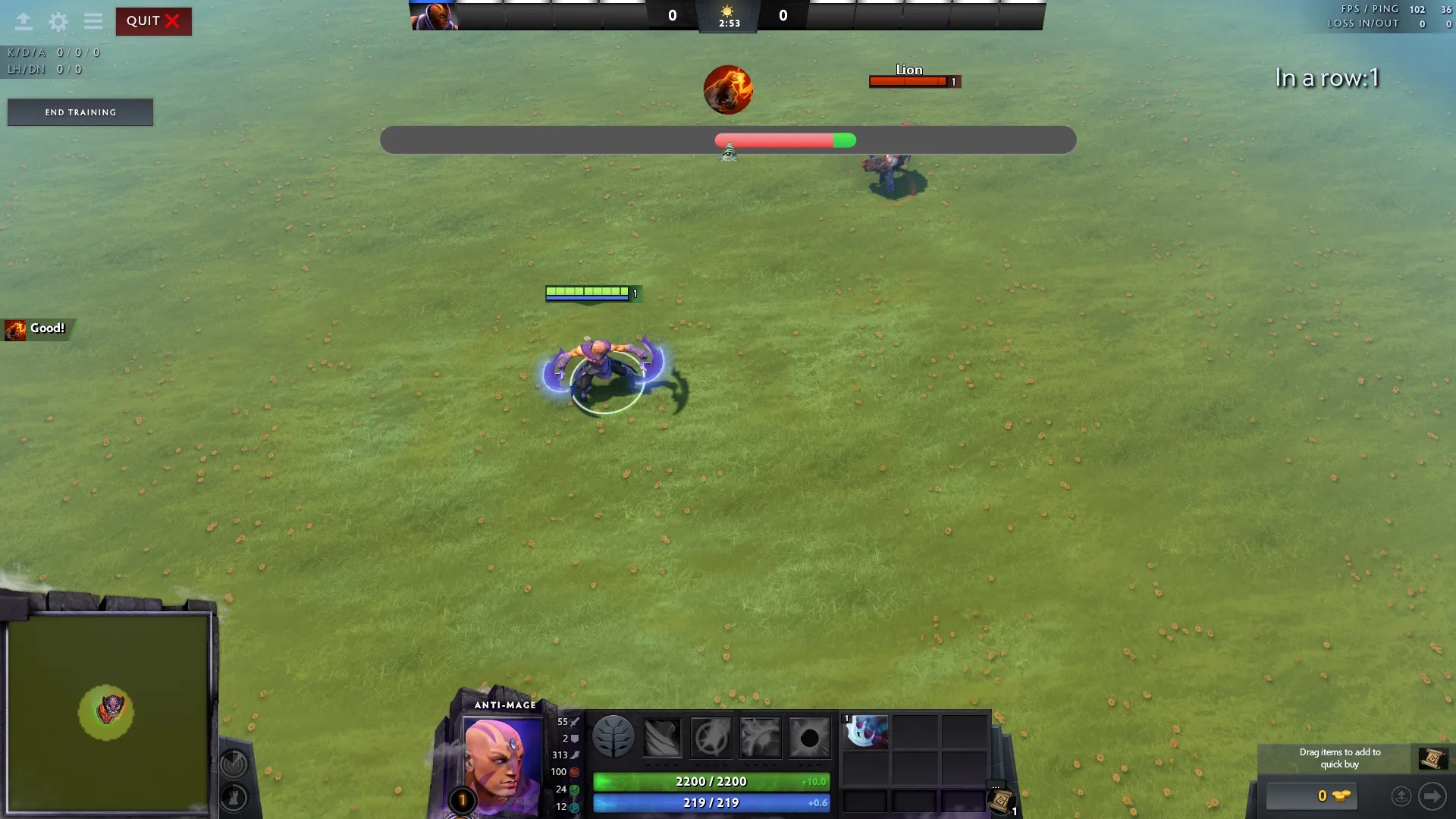
Task: Use the item in the first inventory slot
Action: point(866,732)
